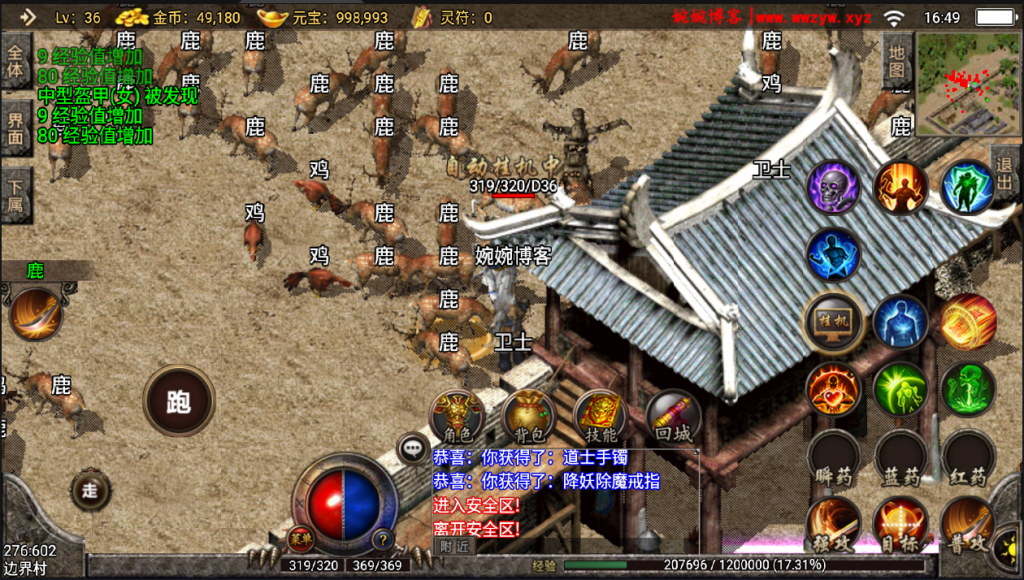This screenshot has height=580, width=1024.
Task: Open the chat speech bubble button
Action: tap(413, 448)
